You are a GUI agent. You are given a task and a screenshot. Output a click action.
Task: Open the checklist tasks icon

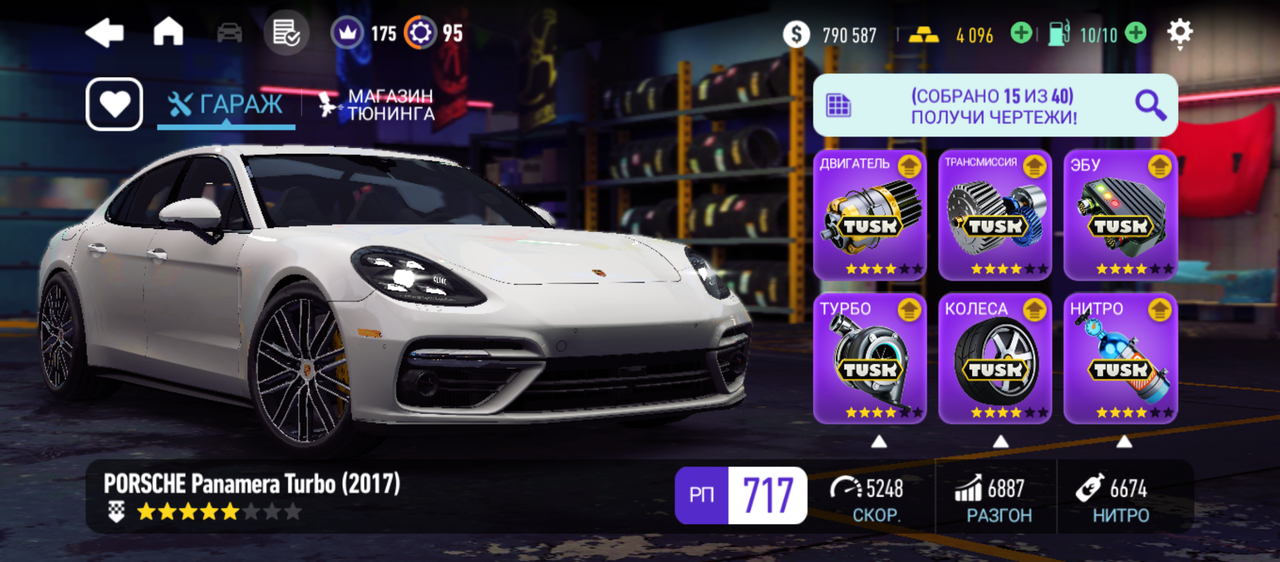pos(286,33)
